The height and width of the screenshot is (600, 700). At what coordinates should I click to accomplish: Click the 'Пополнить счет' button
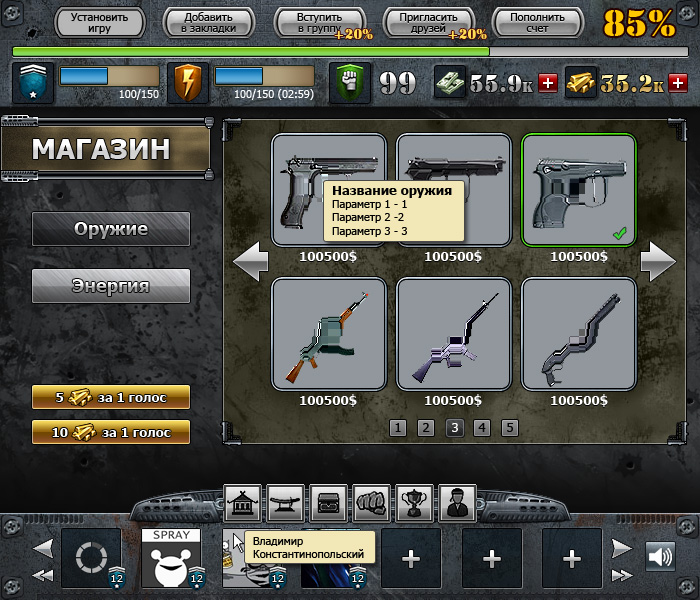pyautogui.click(x=537, y=23)
